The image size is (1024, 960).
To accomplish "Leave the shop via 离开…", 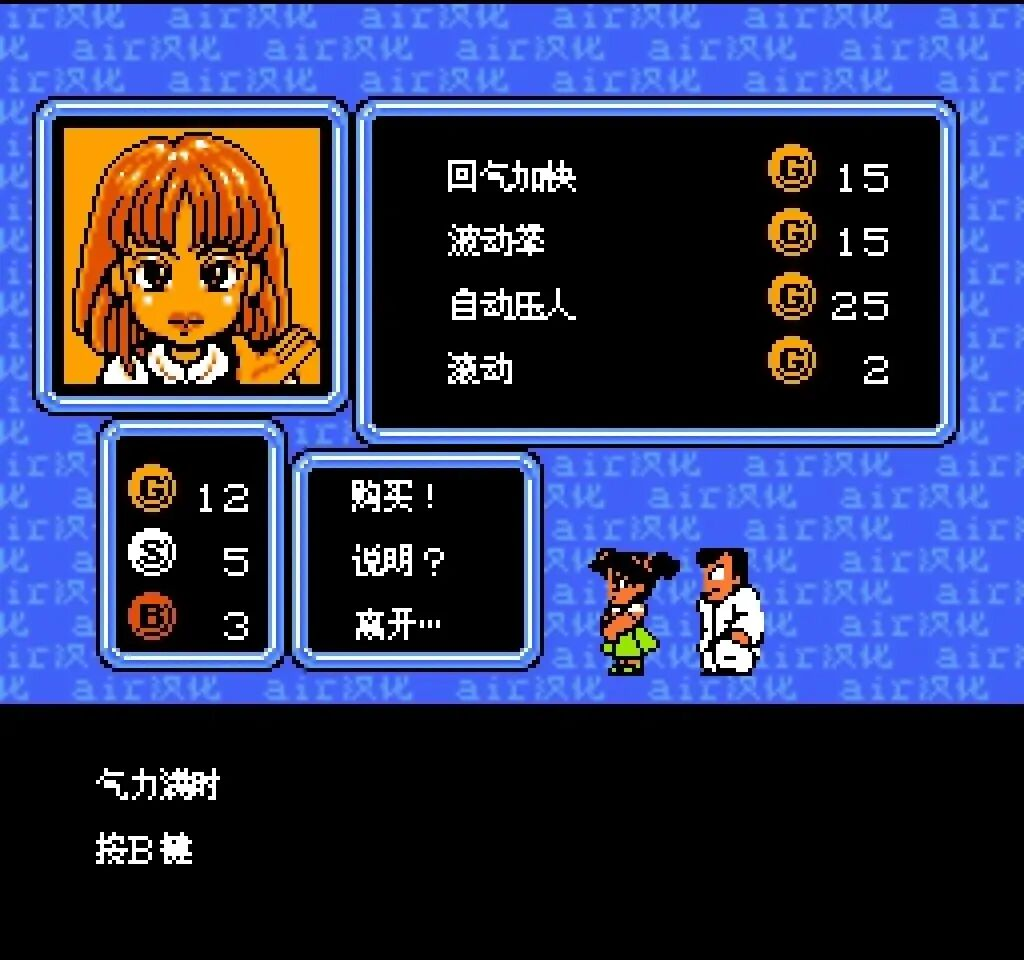I will [397, 625].
